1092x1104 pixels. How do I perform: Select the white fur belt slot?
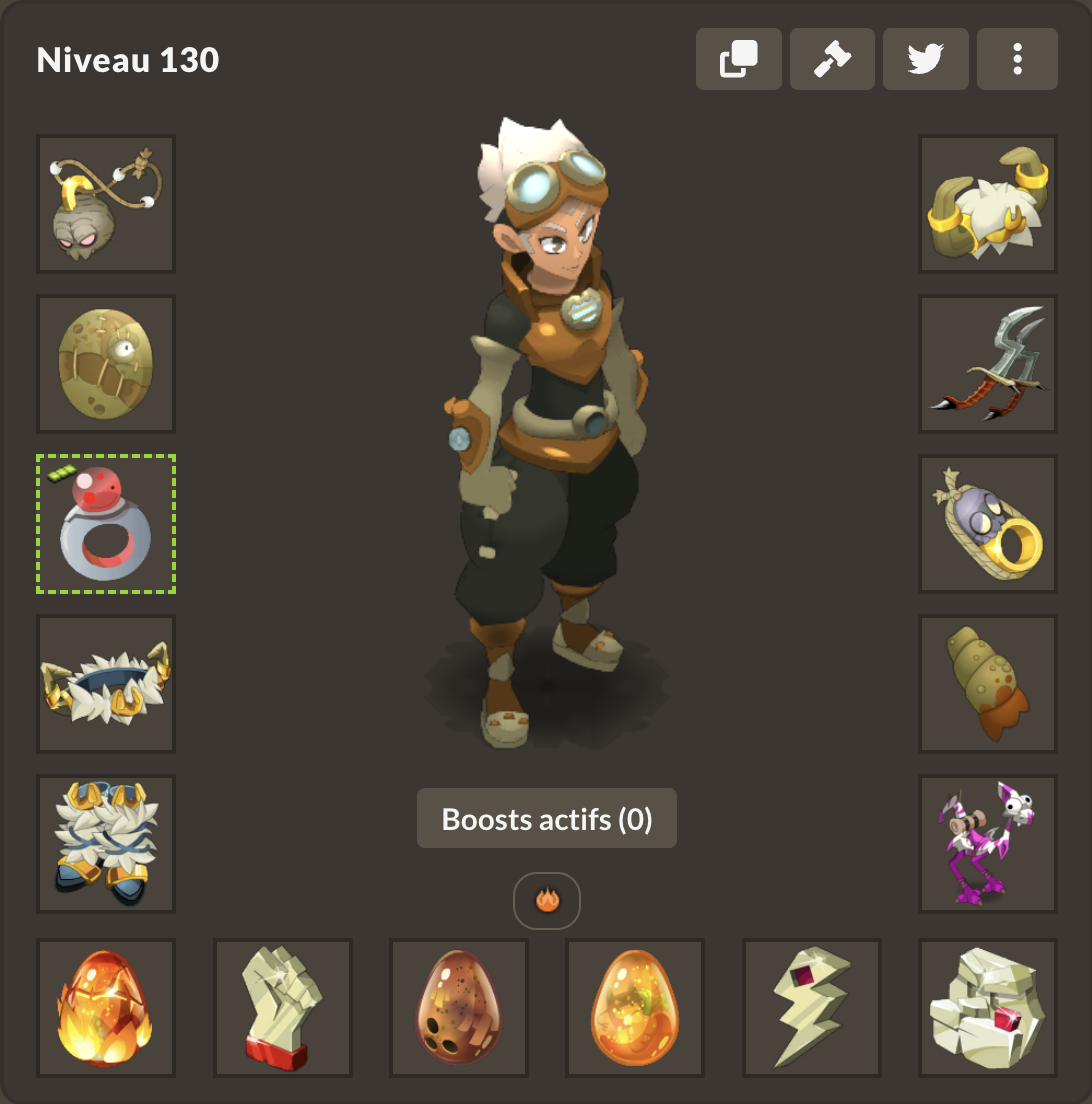tap(106, 684)
